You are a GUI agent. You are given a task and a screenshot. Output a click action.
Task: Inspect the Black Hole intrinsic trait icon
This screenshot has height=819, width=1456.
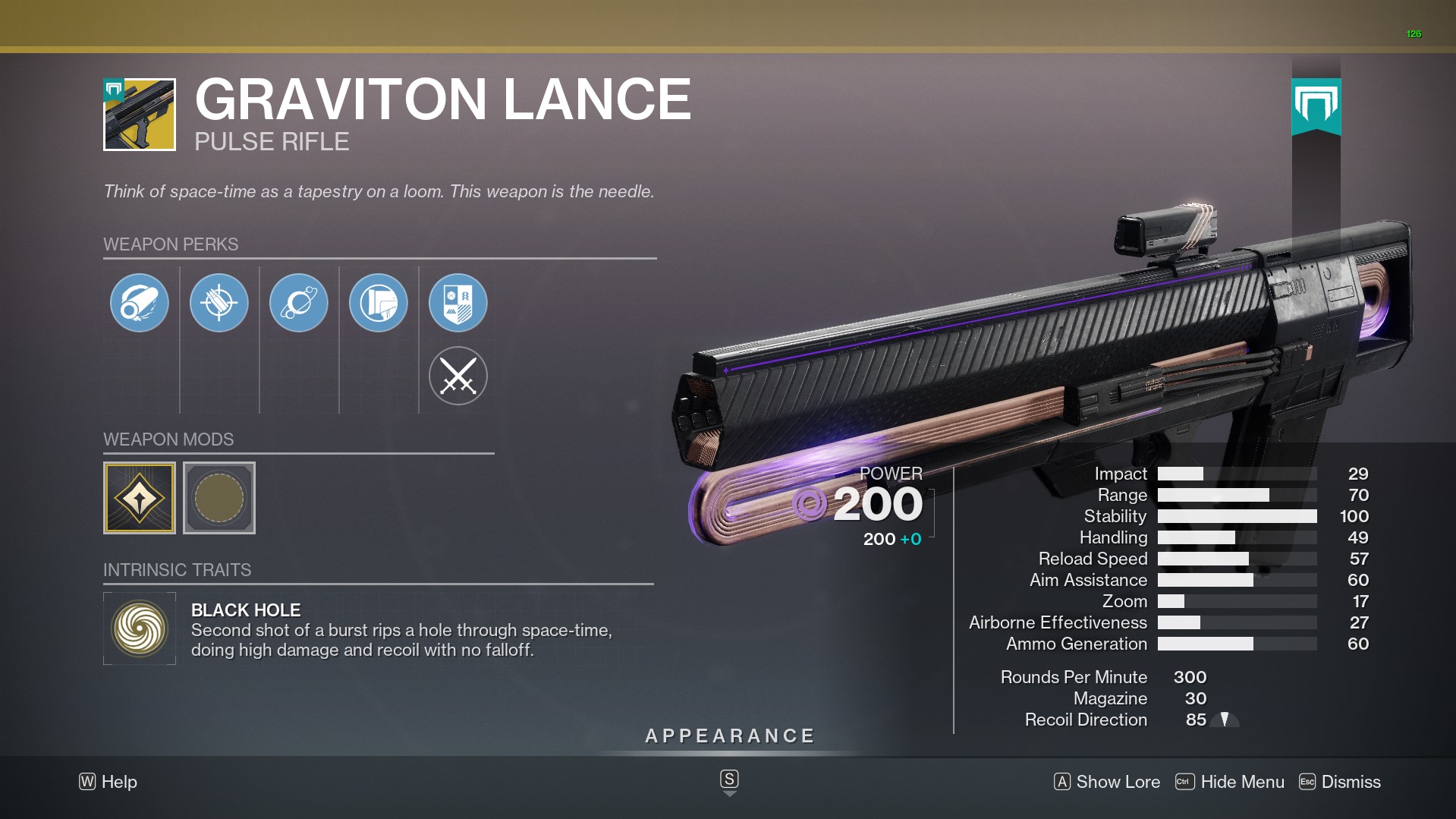(x=140, y=628)
